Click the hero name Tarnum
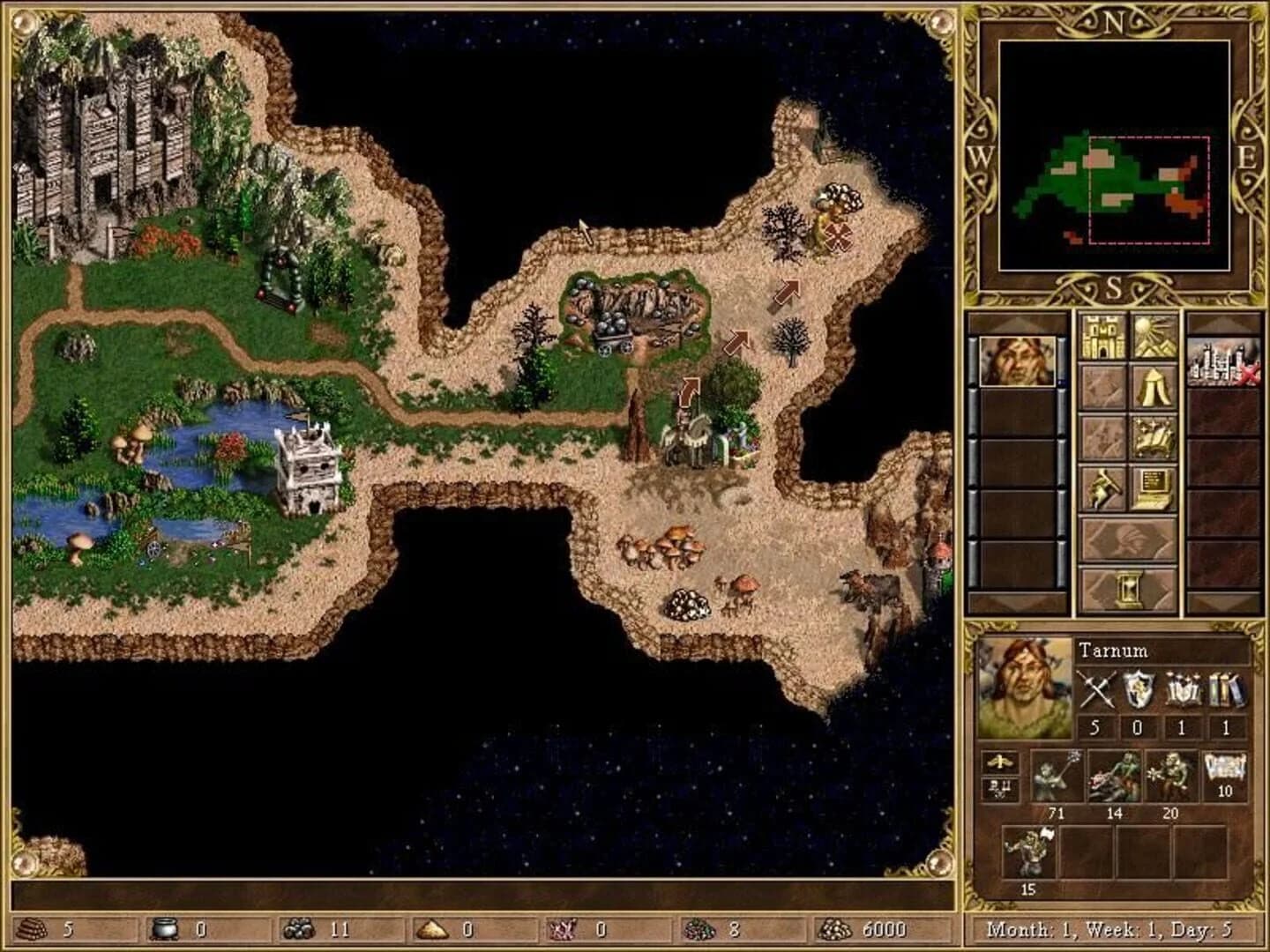The image size is (1270, 952). click(1114, 651)
